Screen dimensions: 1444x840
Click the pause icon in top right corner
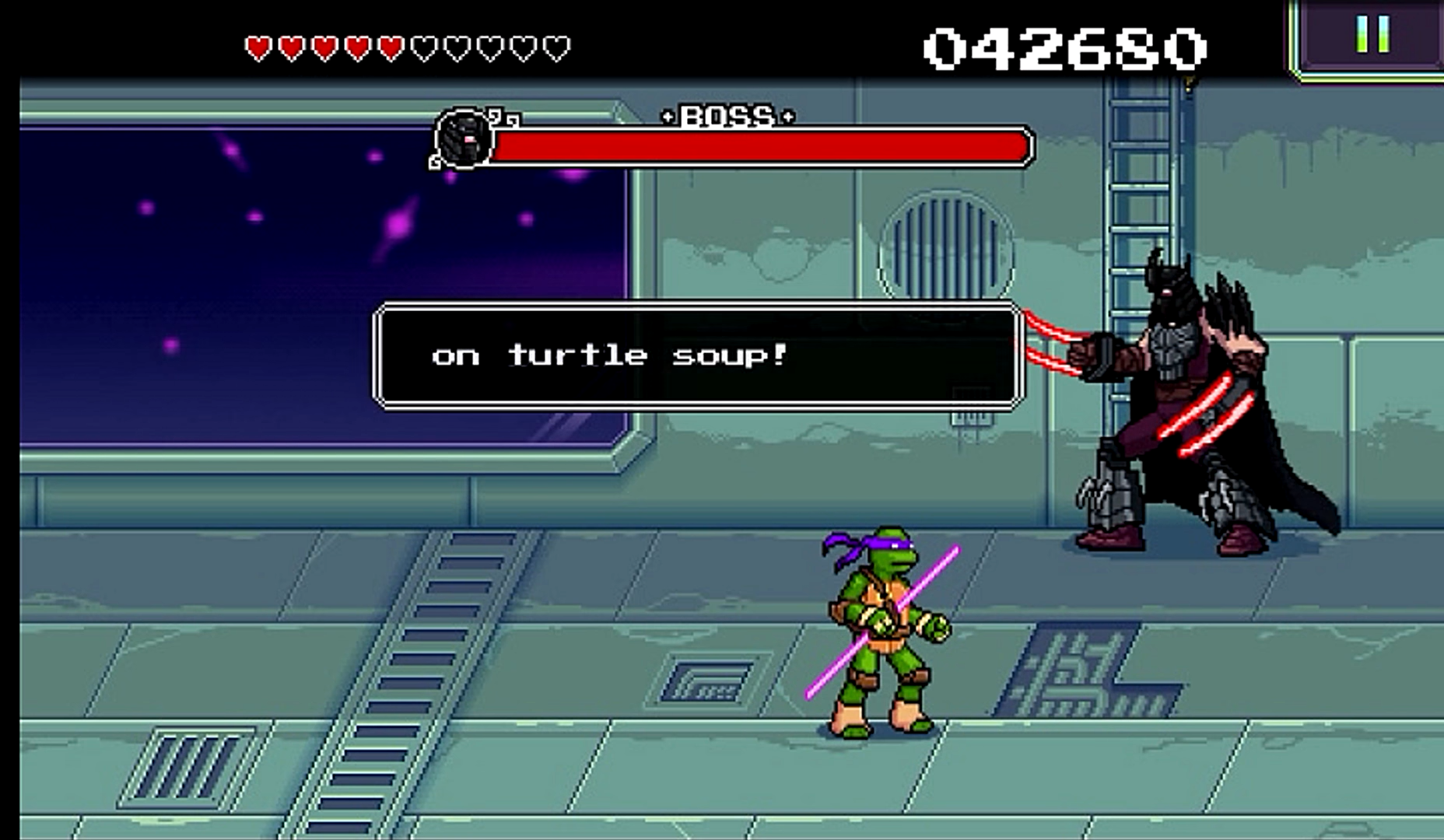[1372, 33]
